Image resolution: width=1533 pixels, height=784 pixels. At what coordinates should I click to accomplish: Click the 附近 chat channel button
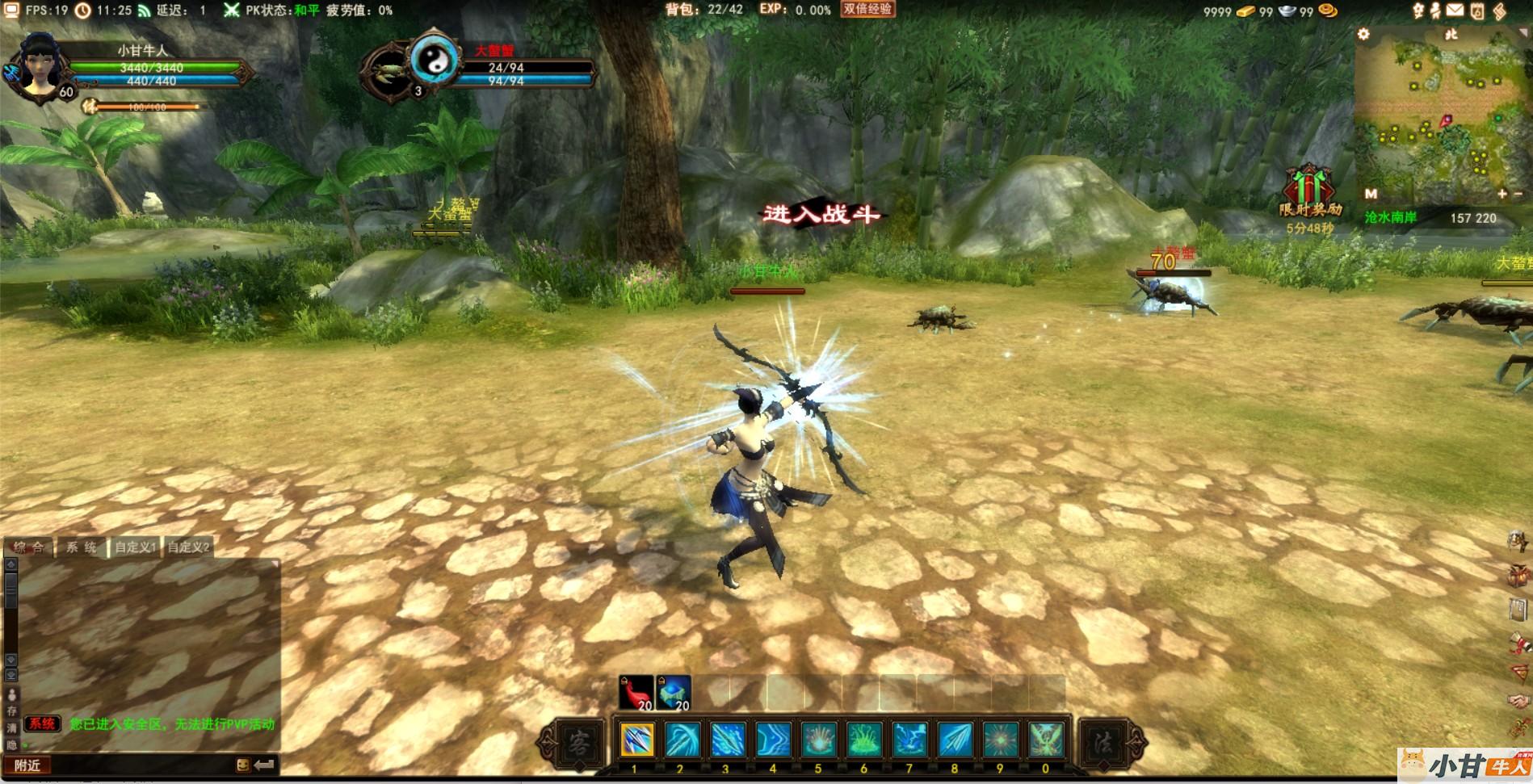pos(28,765)
